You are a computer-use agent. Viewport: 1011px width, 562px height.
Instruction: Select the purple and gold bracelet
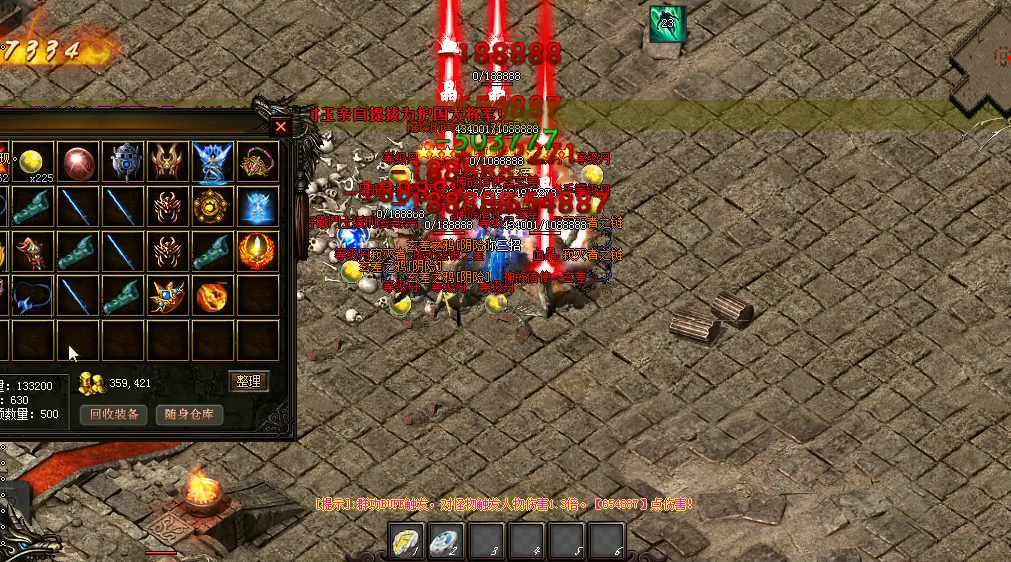point(257,162)
